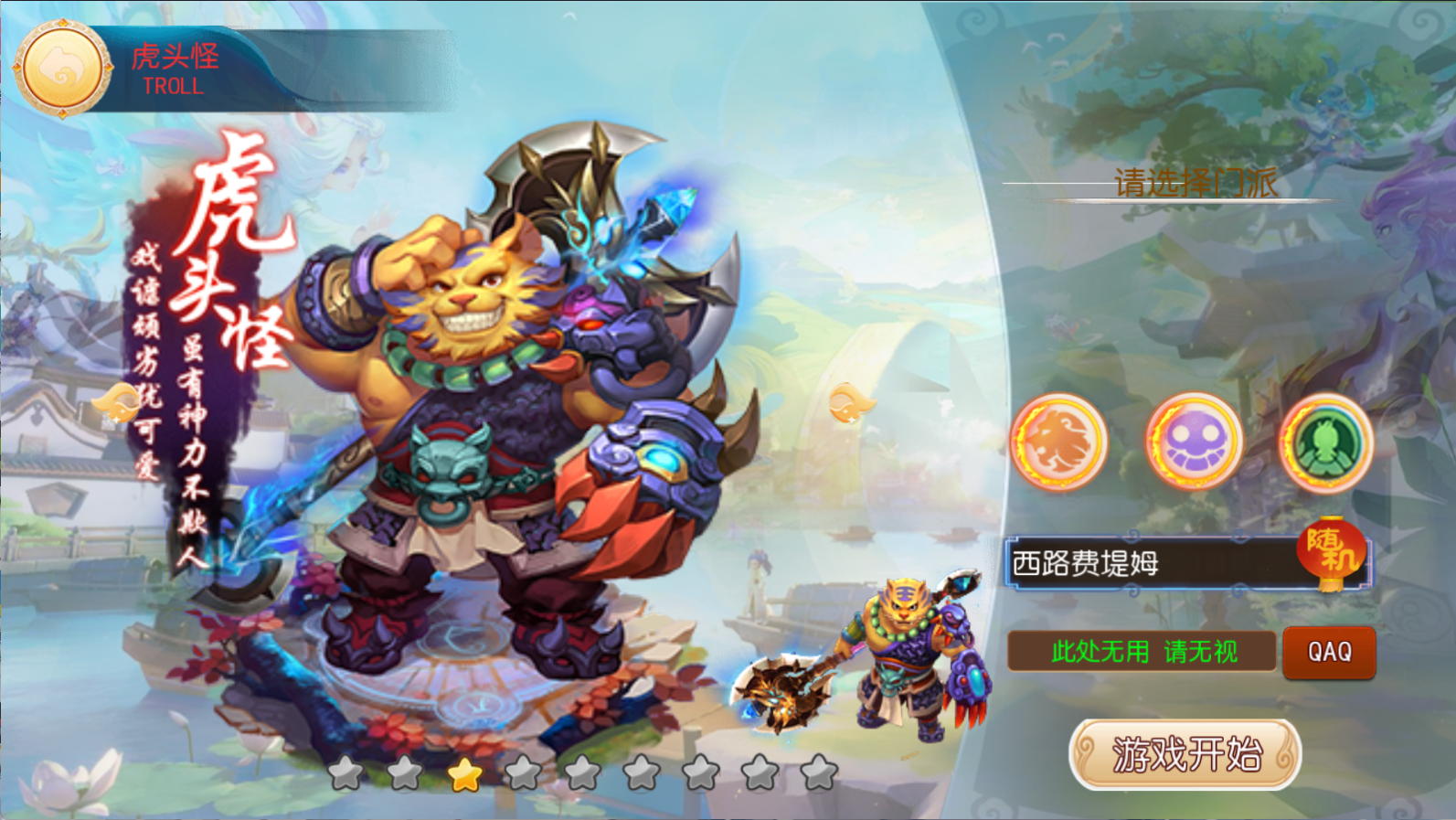Click the green text 此处无用 field
Viewport: 1456px width, 820px height.
click(1142, 652)
